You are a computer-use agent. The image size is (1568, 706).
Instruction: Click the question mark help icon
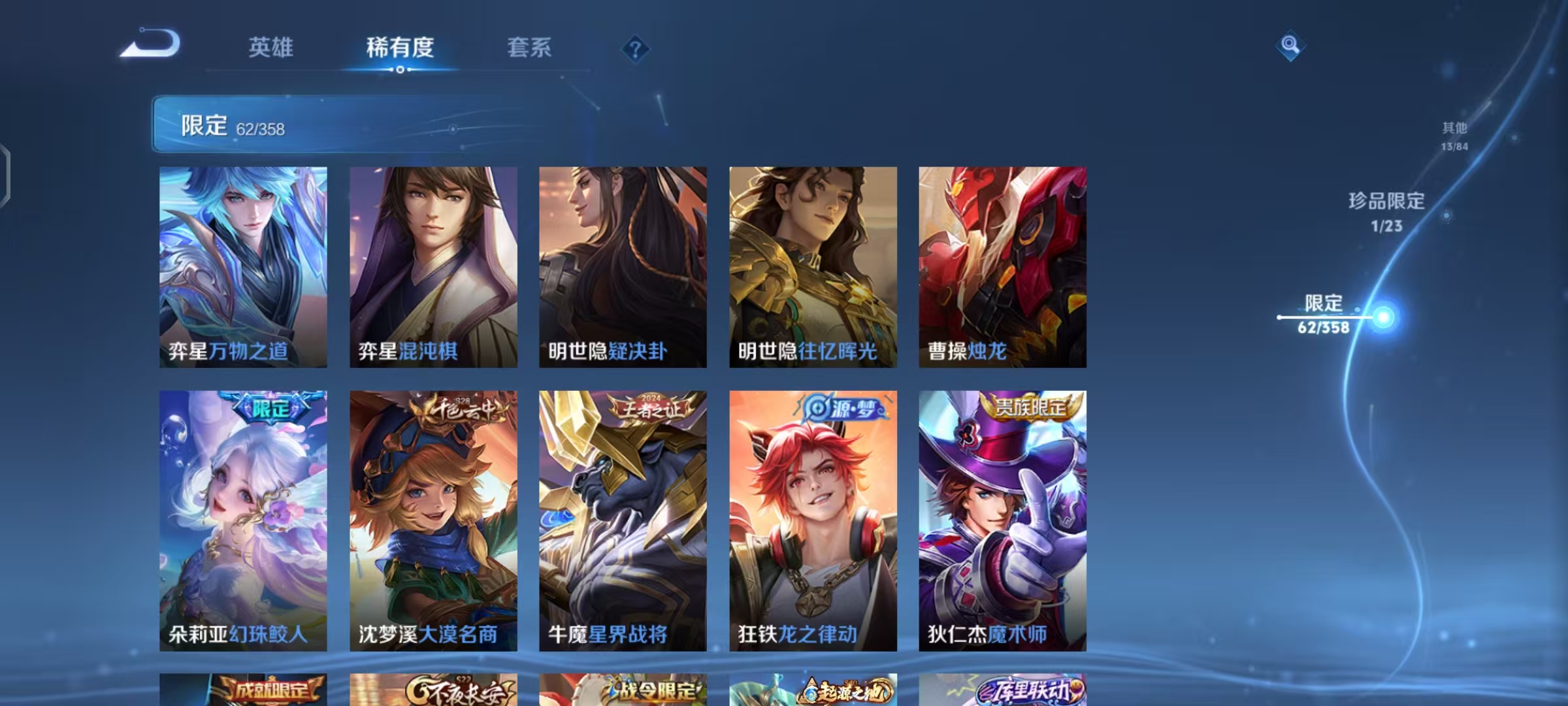click(x=636, y=47)
